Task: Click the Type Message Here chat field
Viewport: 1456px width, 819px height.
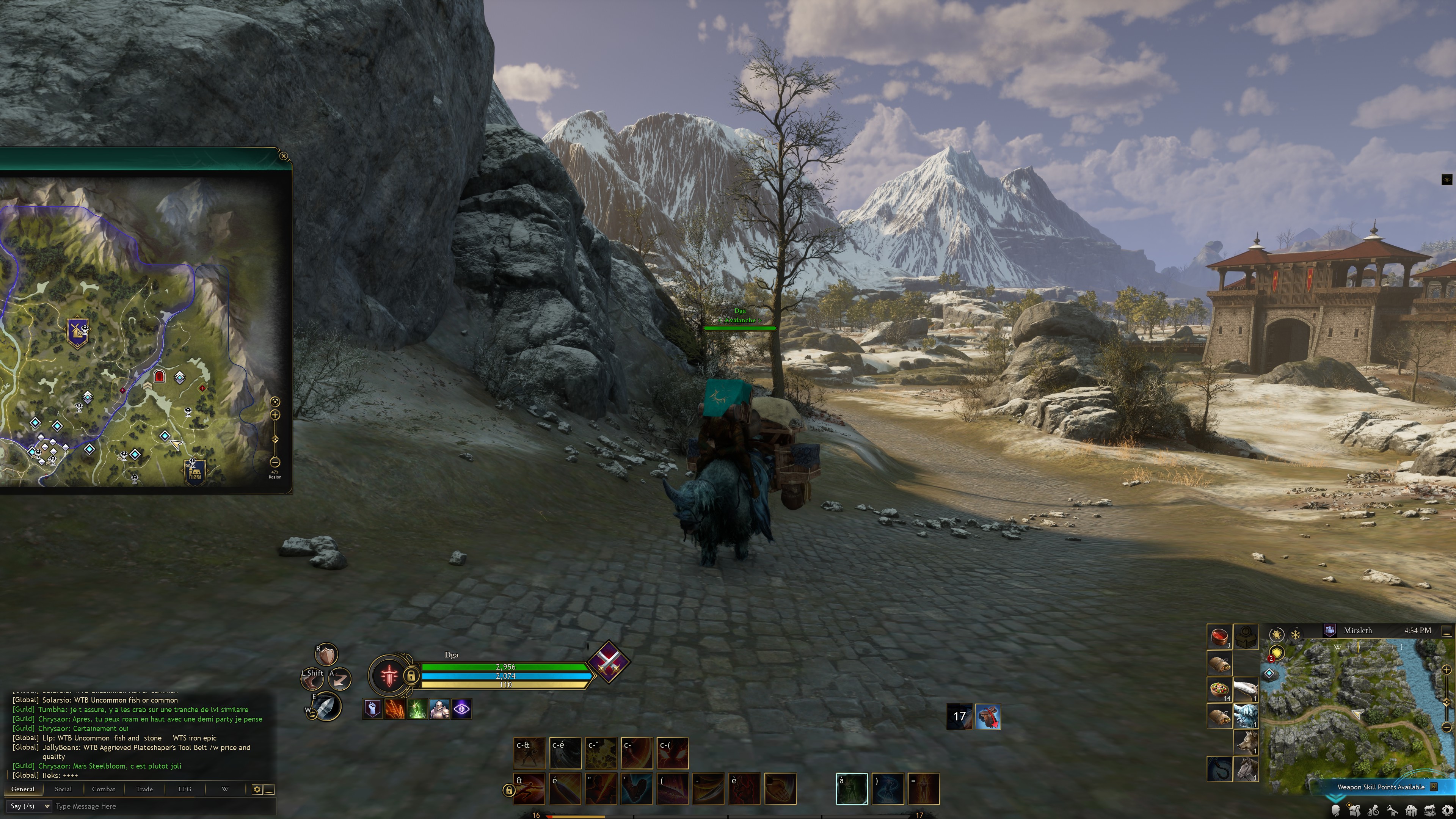Action: click(158, 806)
